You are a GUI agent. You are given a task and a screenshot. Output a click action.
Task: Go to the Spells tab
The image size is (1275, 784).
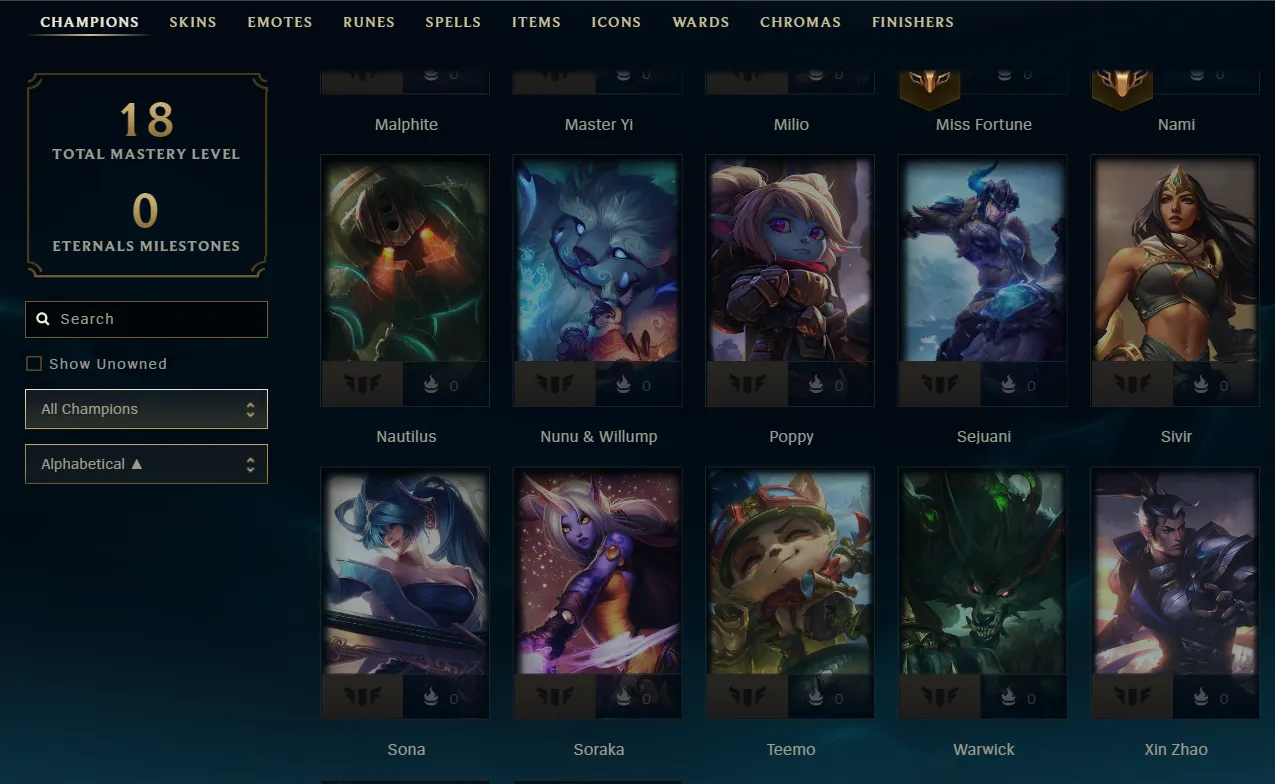453,22
